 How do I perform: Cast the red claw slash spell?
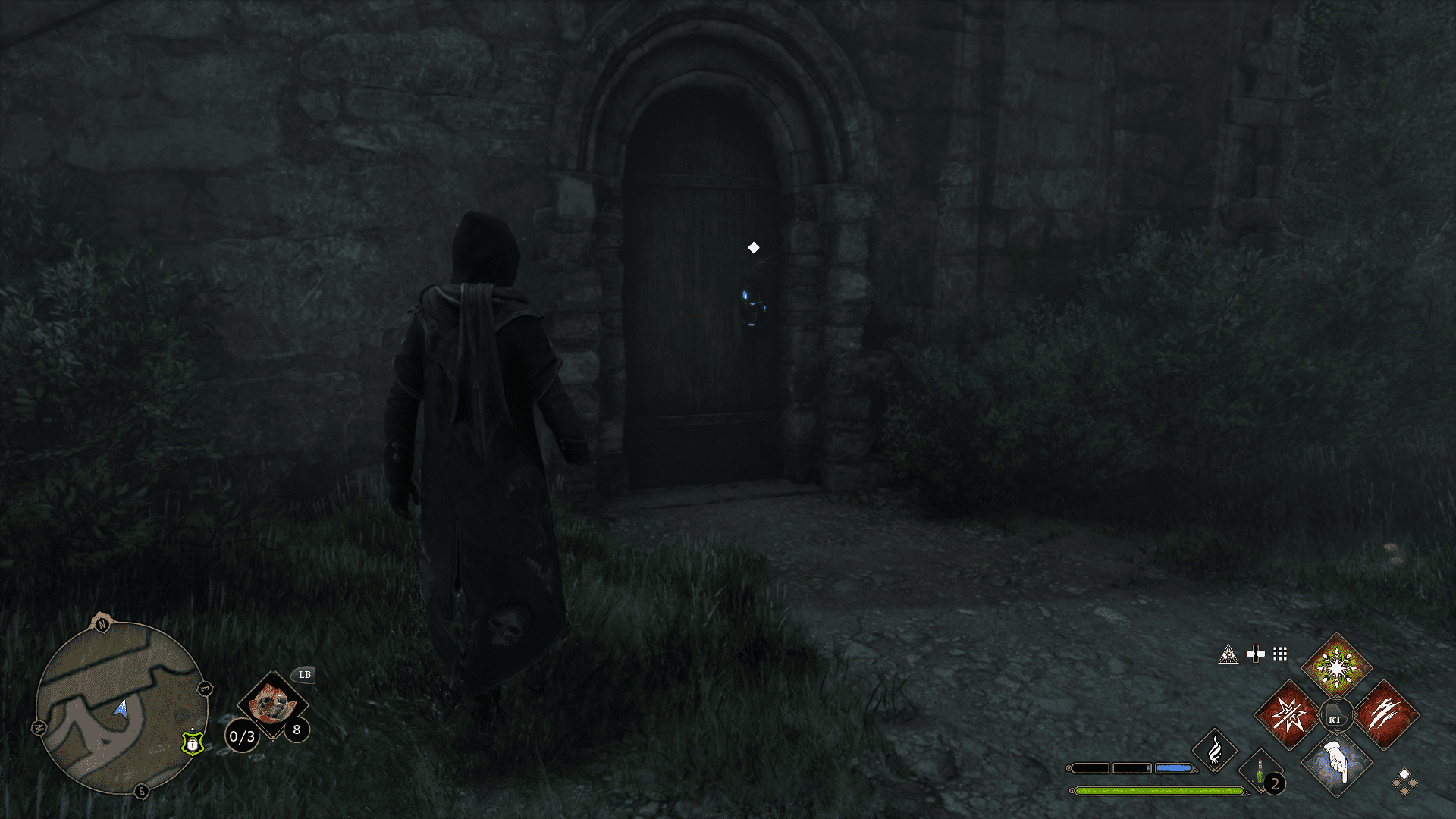coord(1385,715)
